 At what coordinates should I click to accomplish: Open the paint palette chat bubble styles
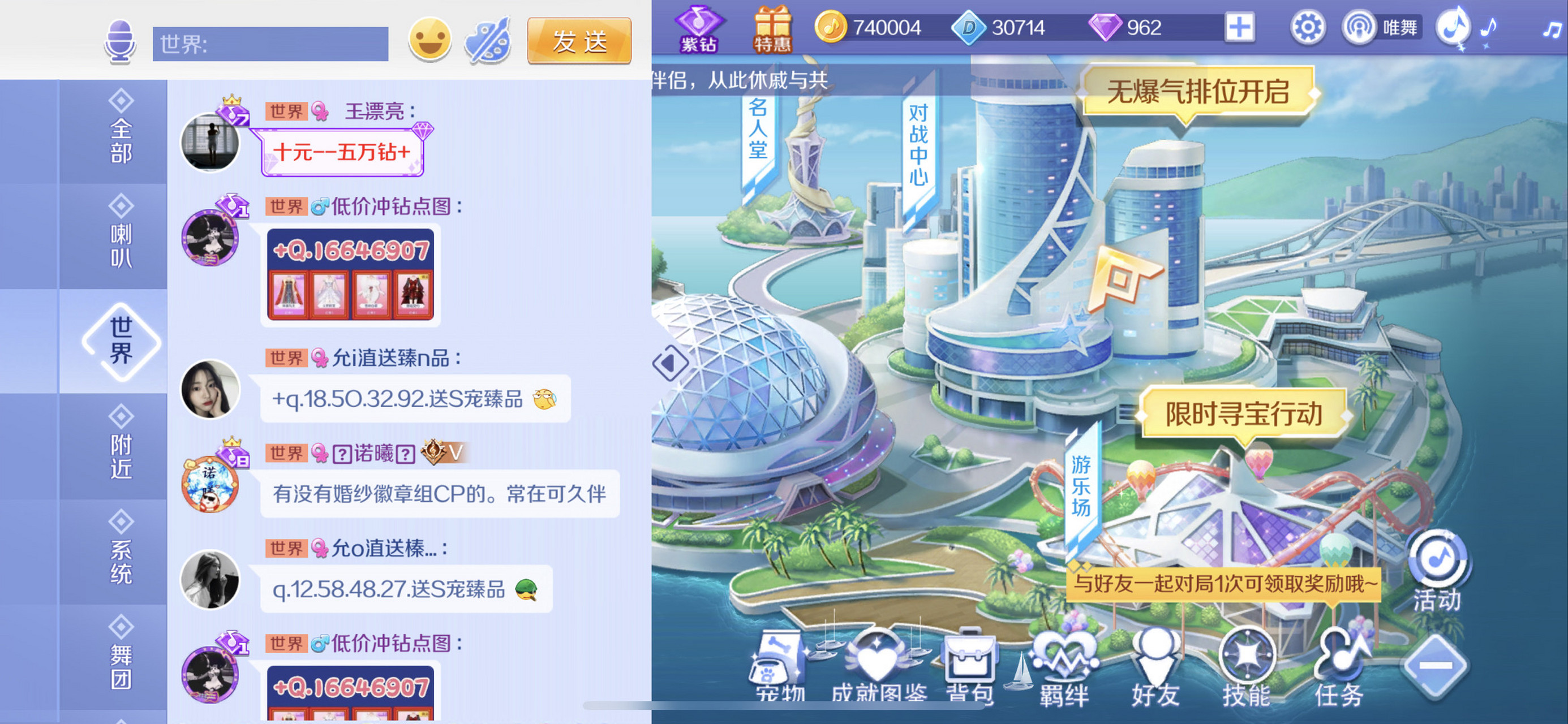[x=488, y=41]
